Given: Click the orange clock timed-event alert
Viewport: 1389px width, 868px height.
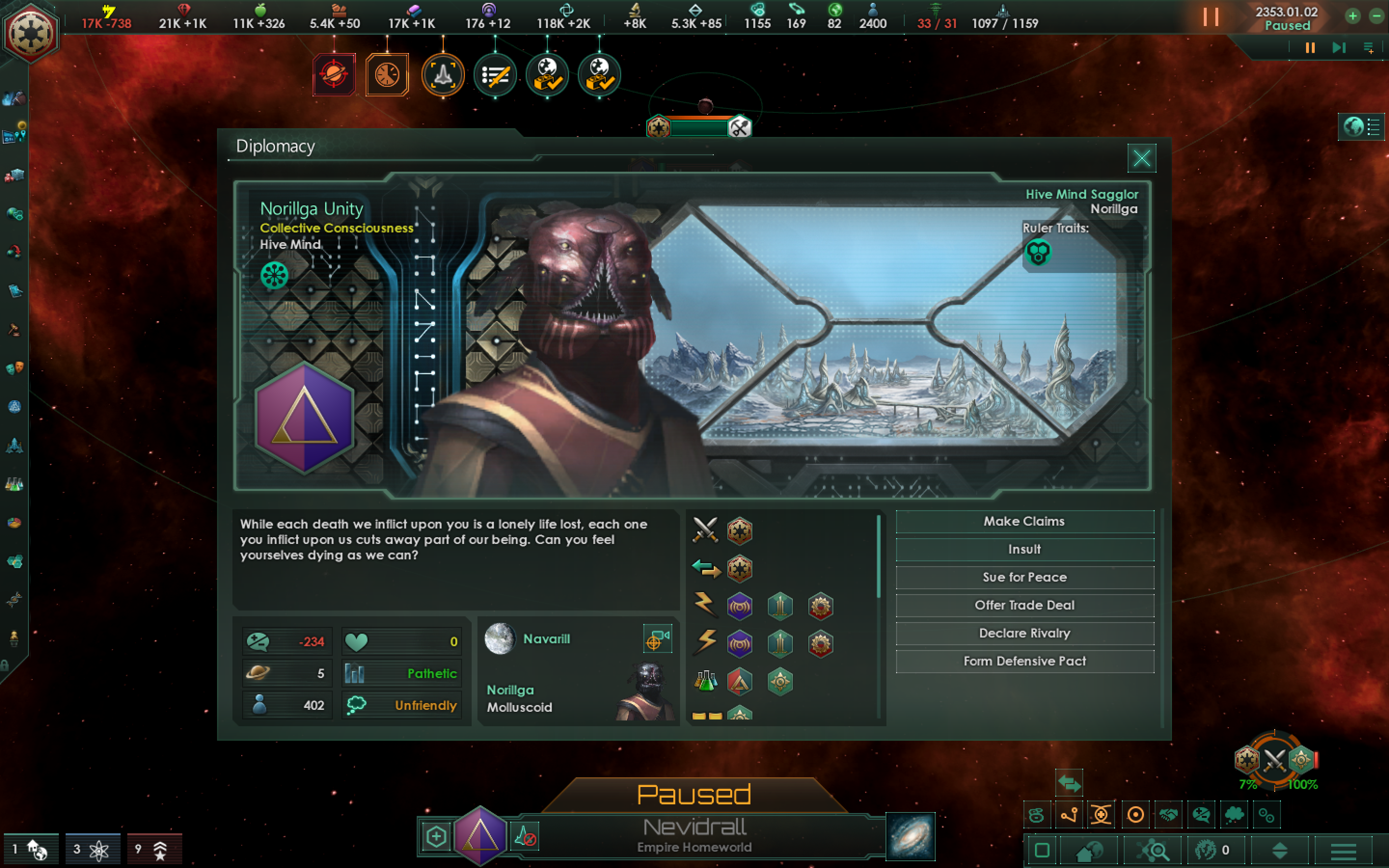Looking at the screenshot, I should [x=386, y=74].
